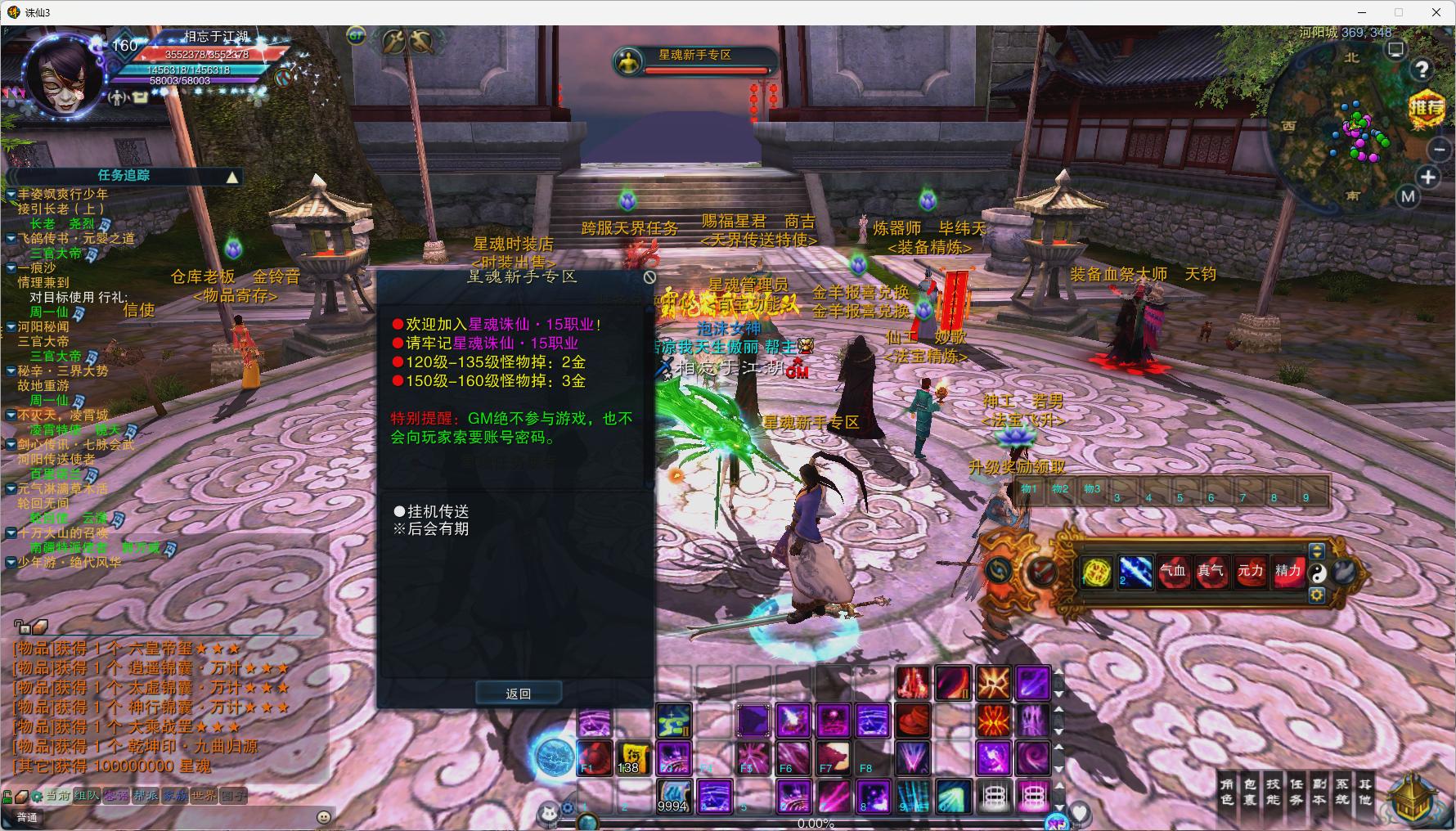Image resolution: width=1456 pixels, height=831 pixels.
Task: Click the yin-yang icon on potion bar
Action: point(1317,573)
